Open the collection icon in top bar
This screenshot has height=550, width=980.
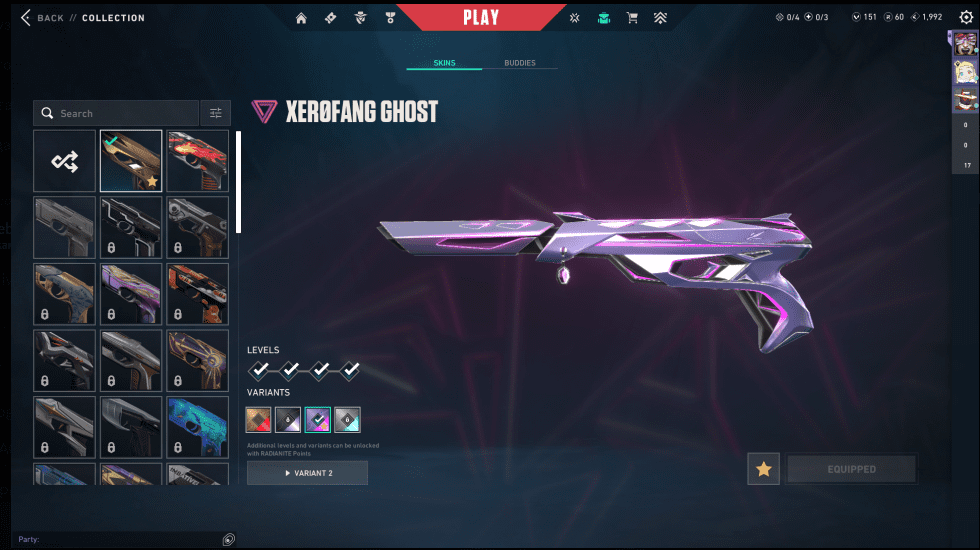coord(603,18)
